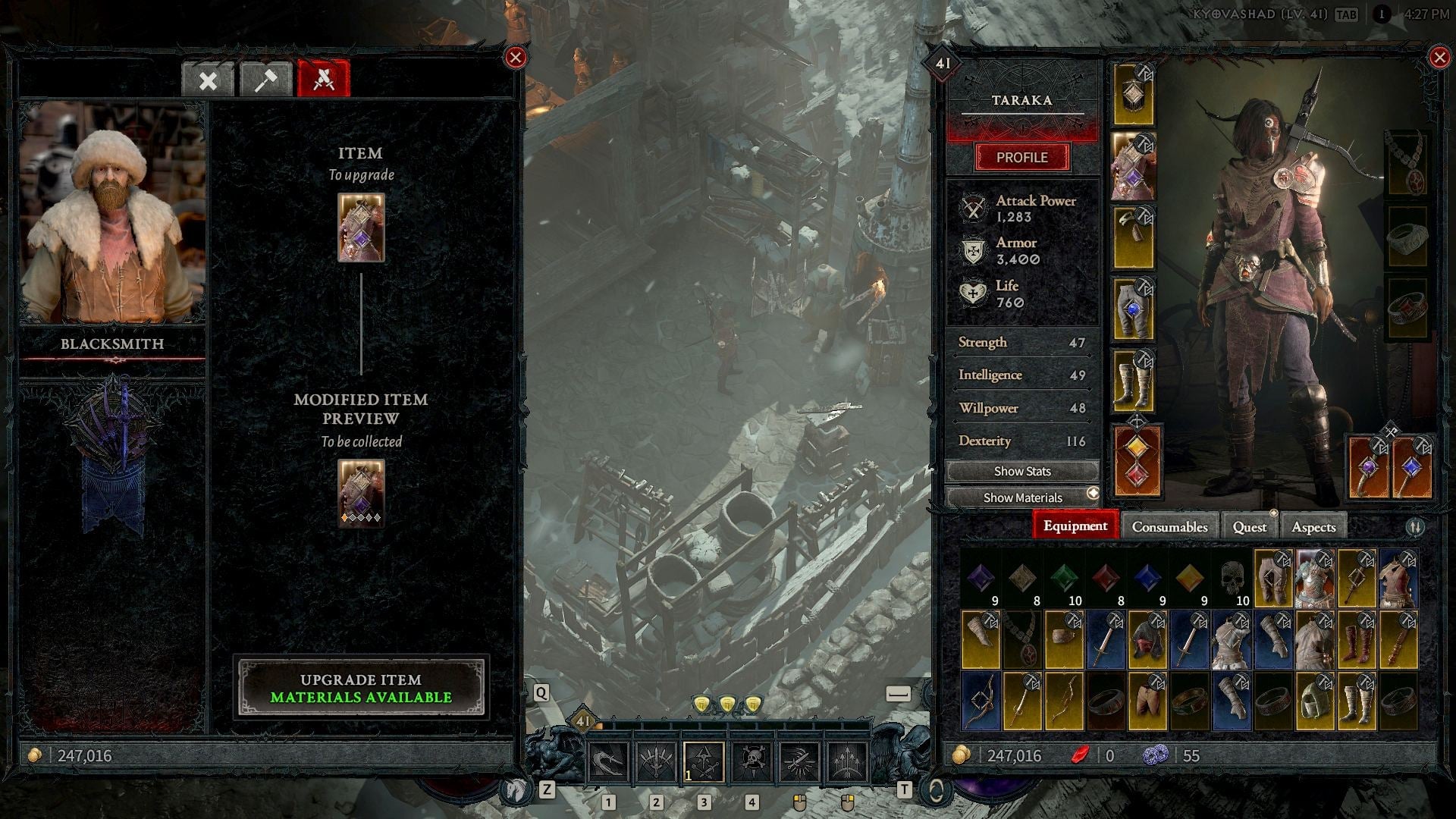Toggle Show Materials
The width and height of the screenshot is (1456, 819).
1021,497
